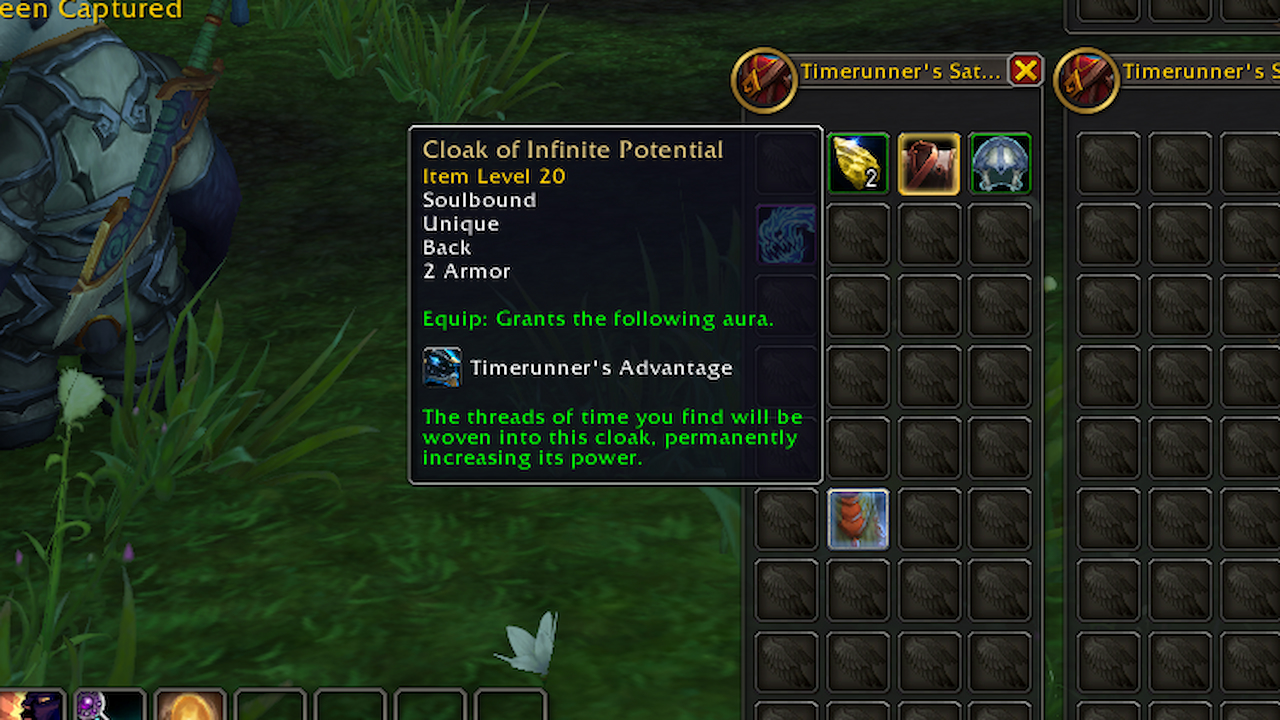Click the right satchel's title text

[x=1200, y=72]
